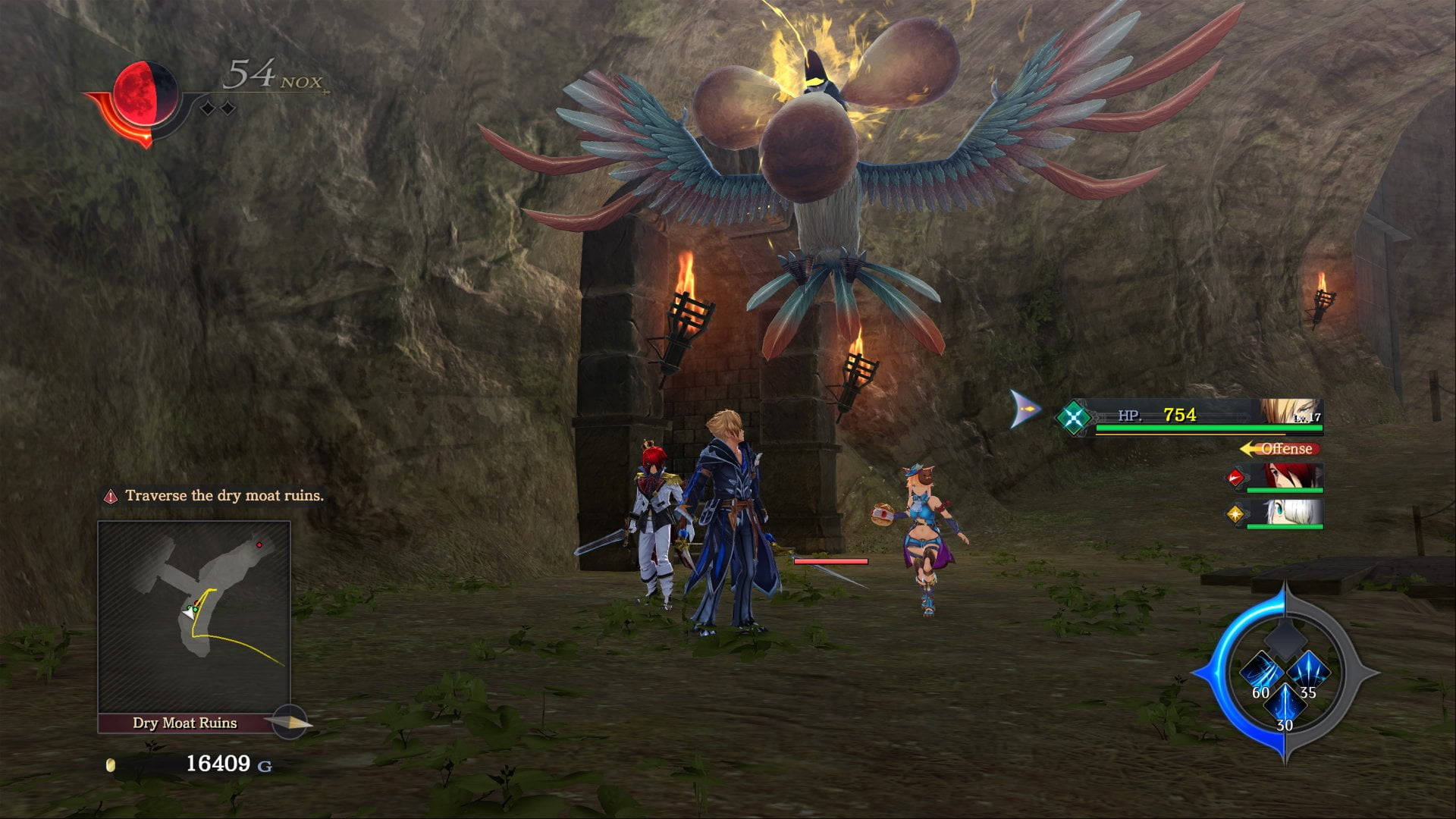Click the red slash diamond icon

[1235, 478]
